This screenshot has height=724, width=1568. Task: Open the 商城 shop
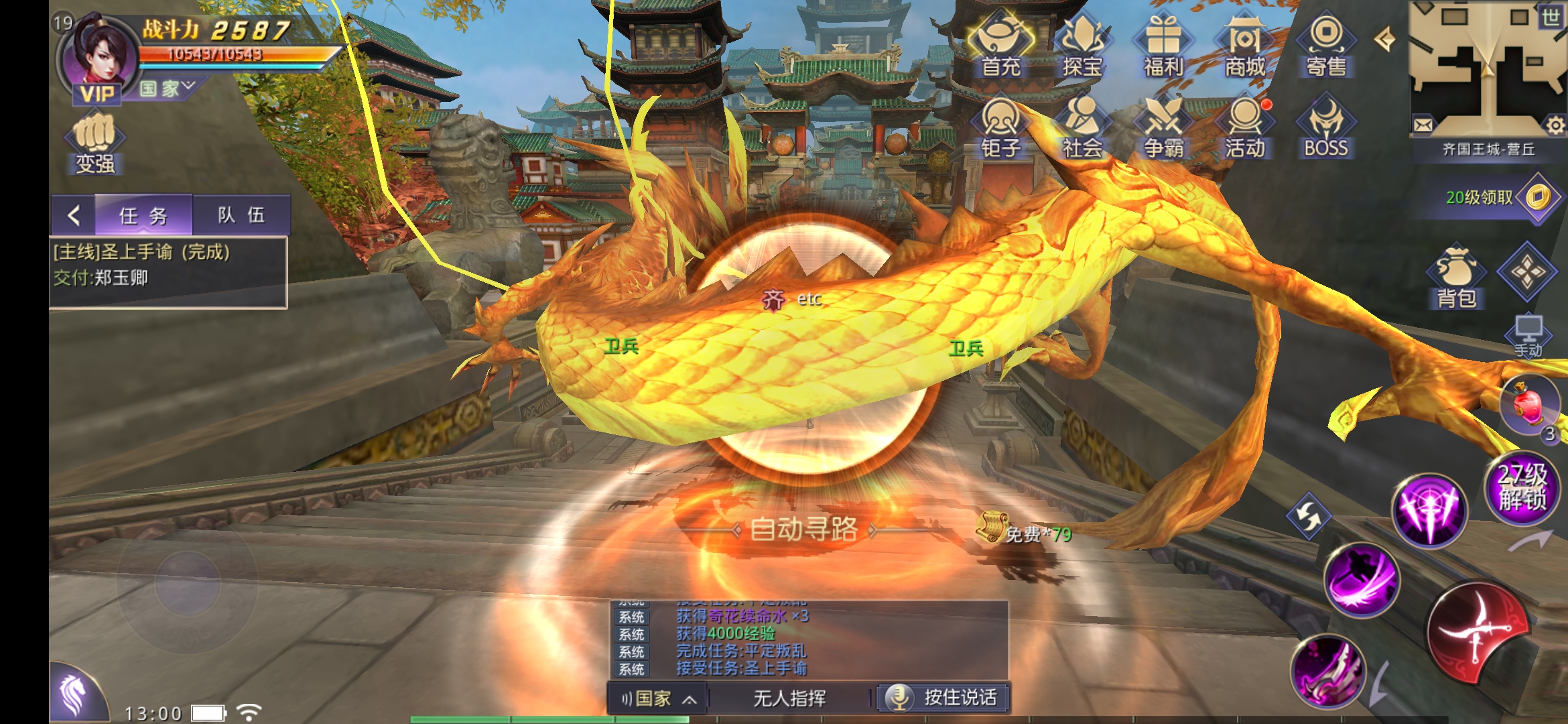coord(1244,46)
